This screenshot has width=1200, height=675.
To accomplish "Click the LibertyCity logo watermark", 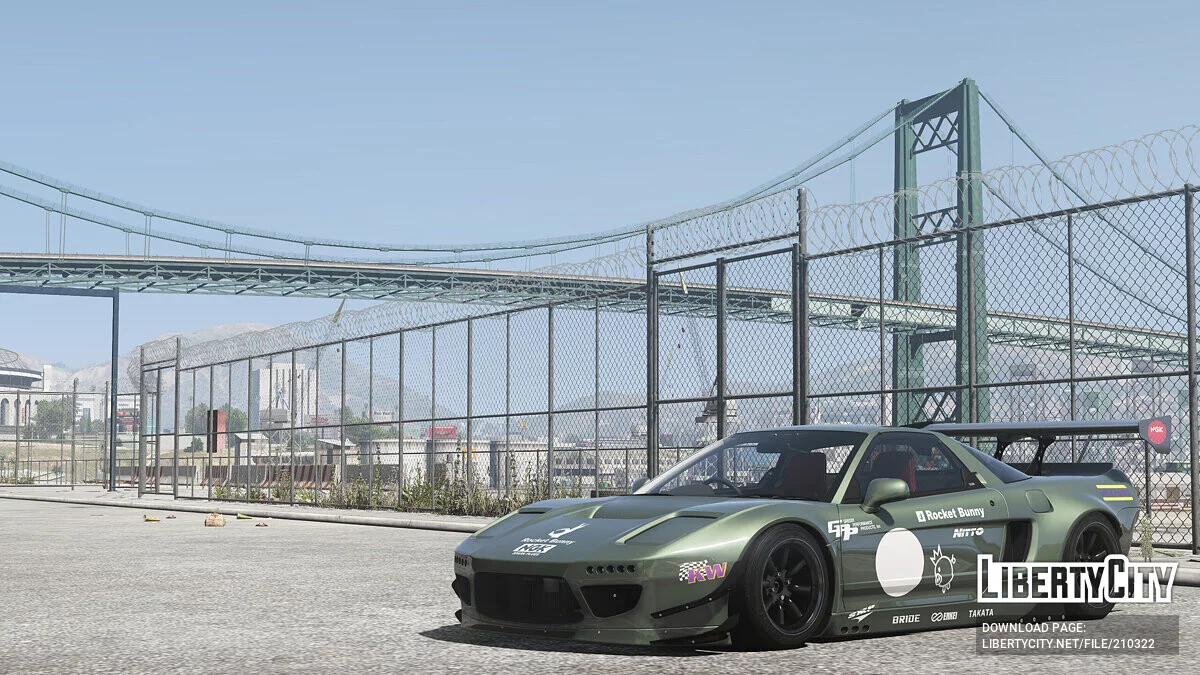I will click(1076, 579).
